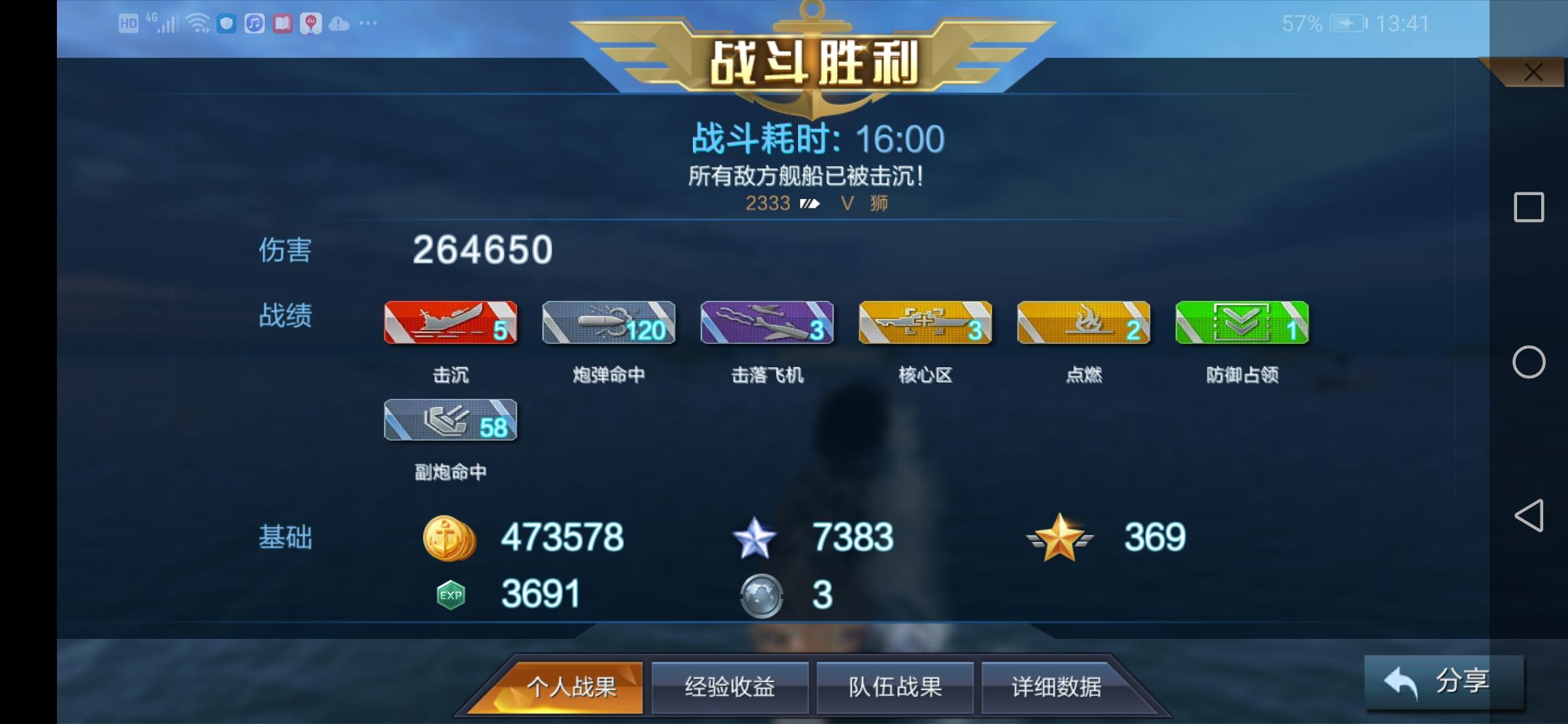Select the 核心区 core zone badge
Image resolution: width=1568 pixels, height=724 pixels.
[926, 324]
